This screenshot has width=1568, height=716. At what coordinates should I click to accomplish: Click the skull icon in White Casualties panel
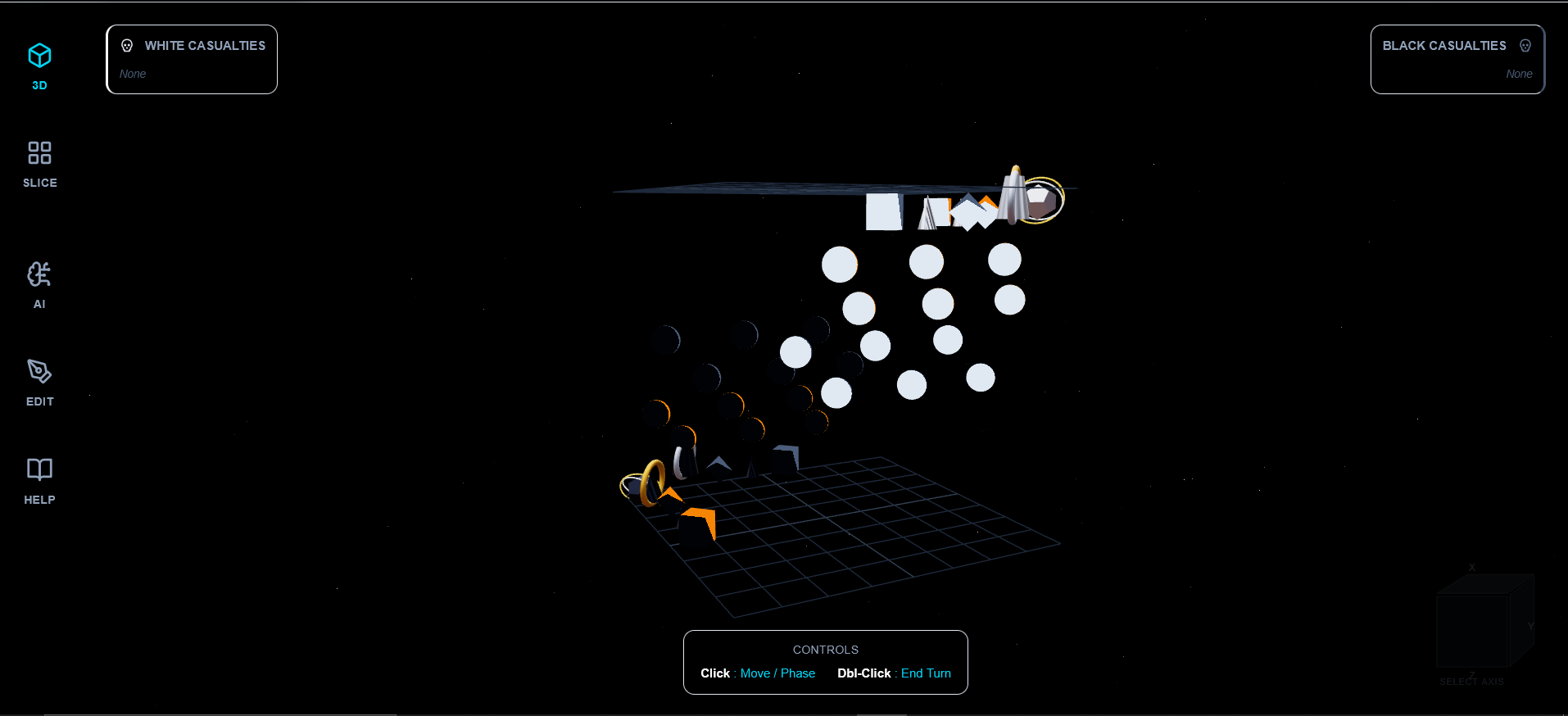click(127, 45)
